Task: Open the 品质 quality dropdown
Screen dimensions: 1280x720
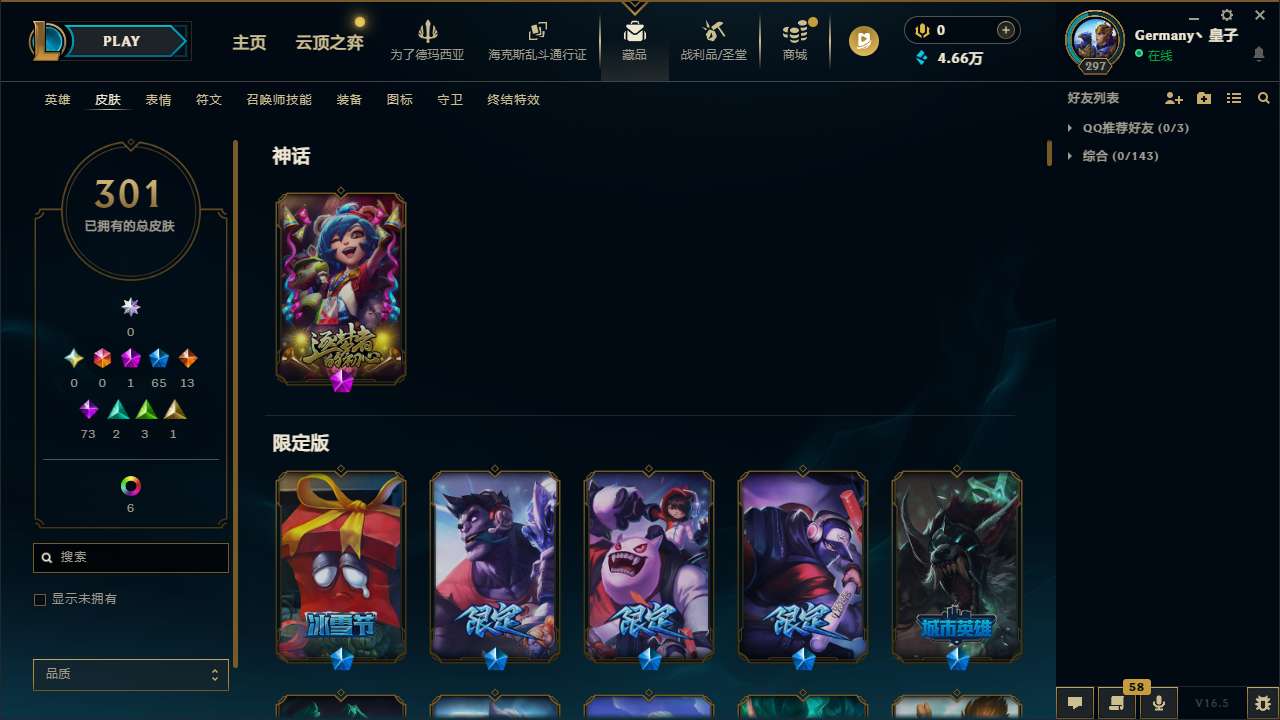Action: click(130, 674)
